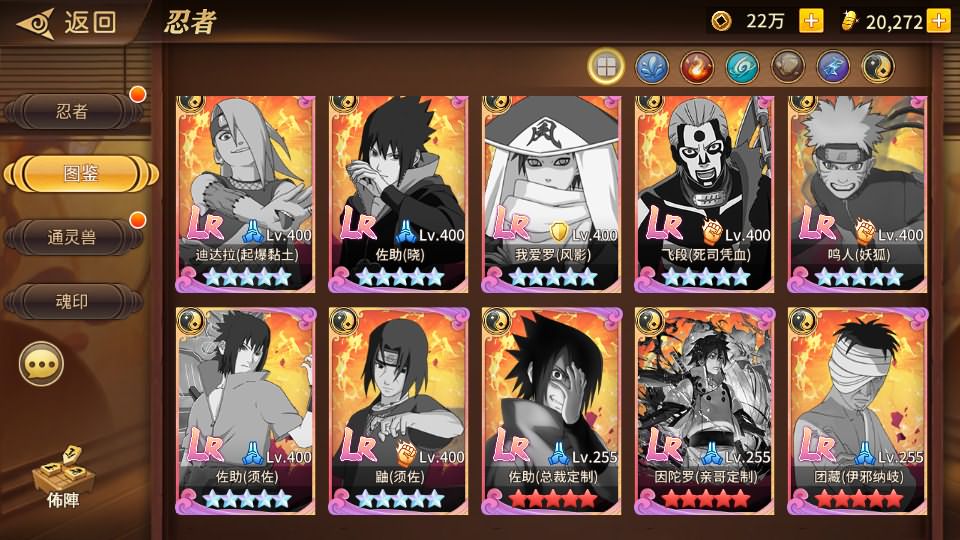
Task: Open the 忍者 side tab
Action: [72, 112]
